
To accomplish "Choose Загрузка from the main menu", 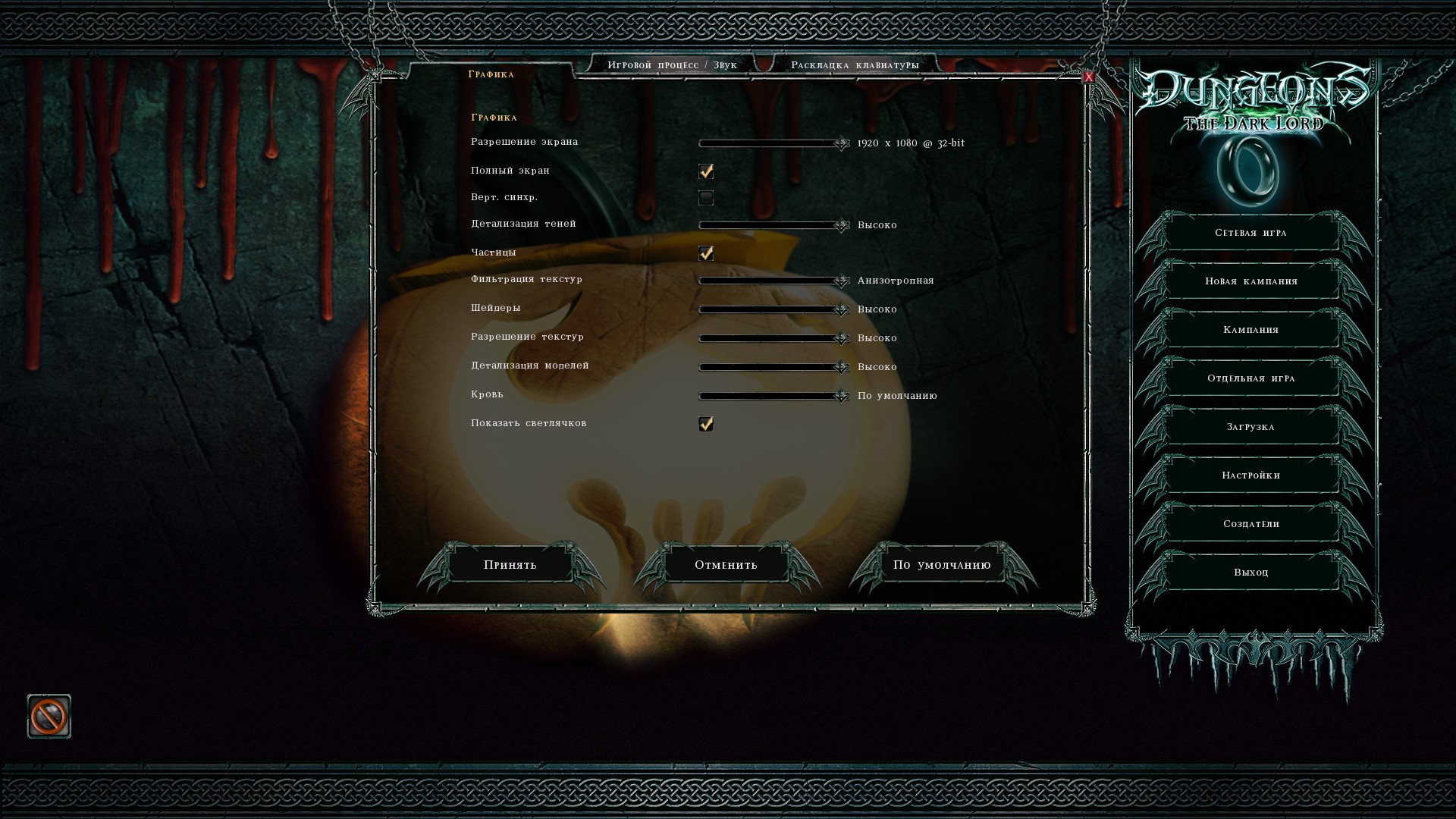I will (1250, 427).
